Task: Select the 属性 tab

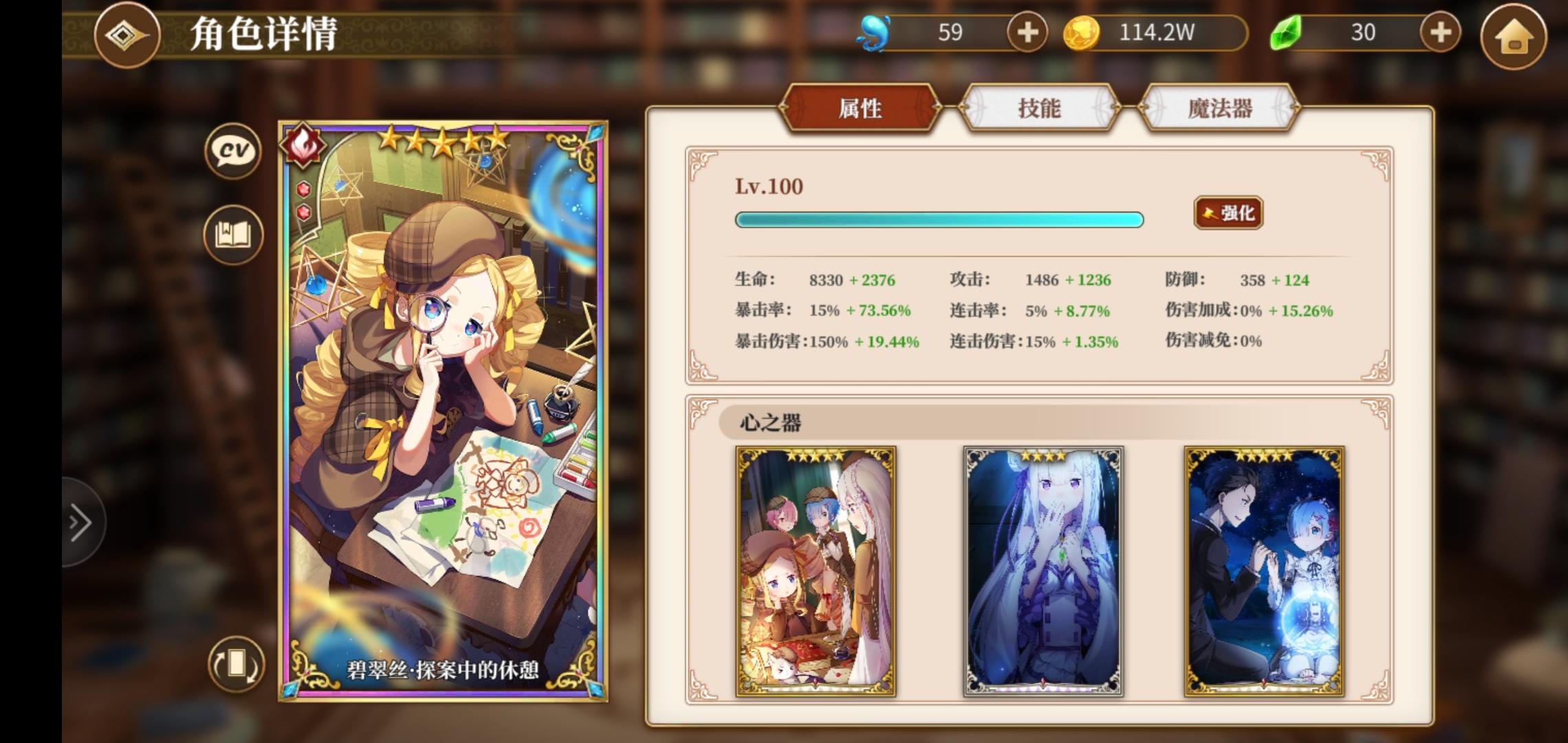Action: 860,108
